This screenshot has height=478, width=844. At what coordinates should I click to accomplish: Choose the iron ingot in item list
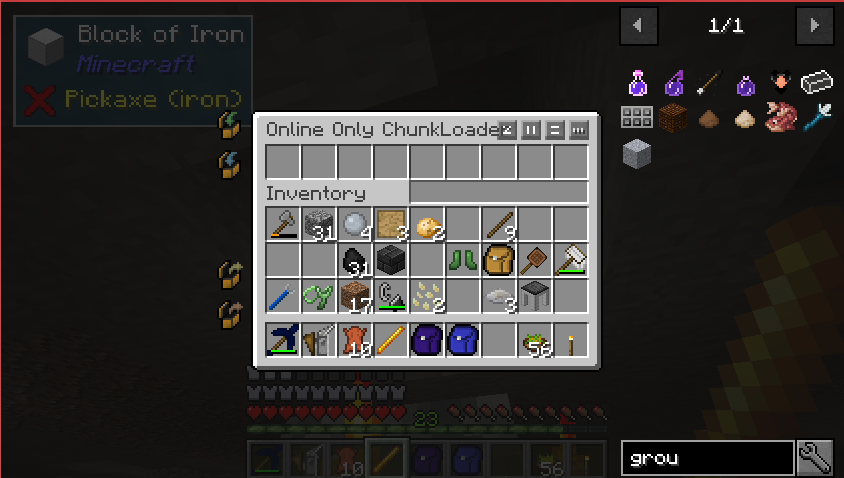click(817, 82)
